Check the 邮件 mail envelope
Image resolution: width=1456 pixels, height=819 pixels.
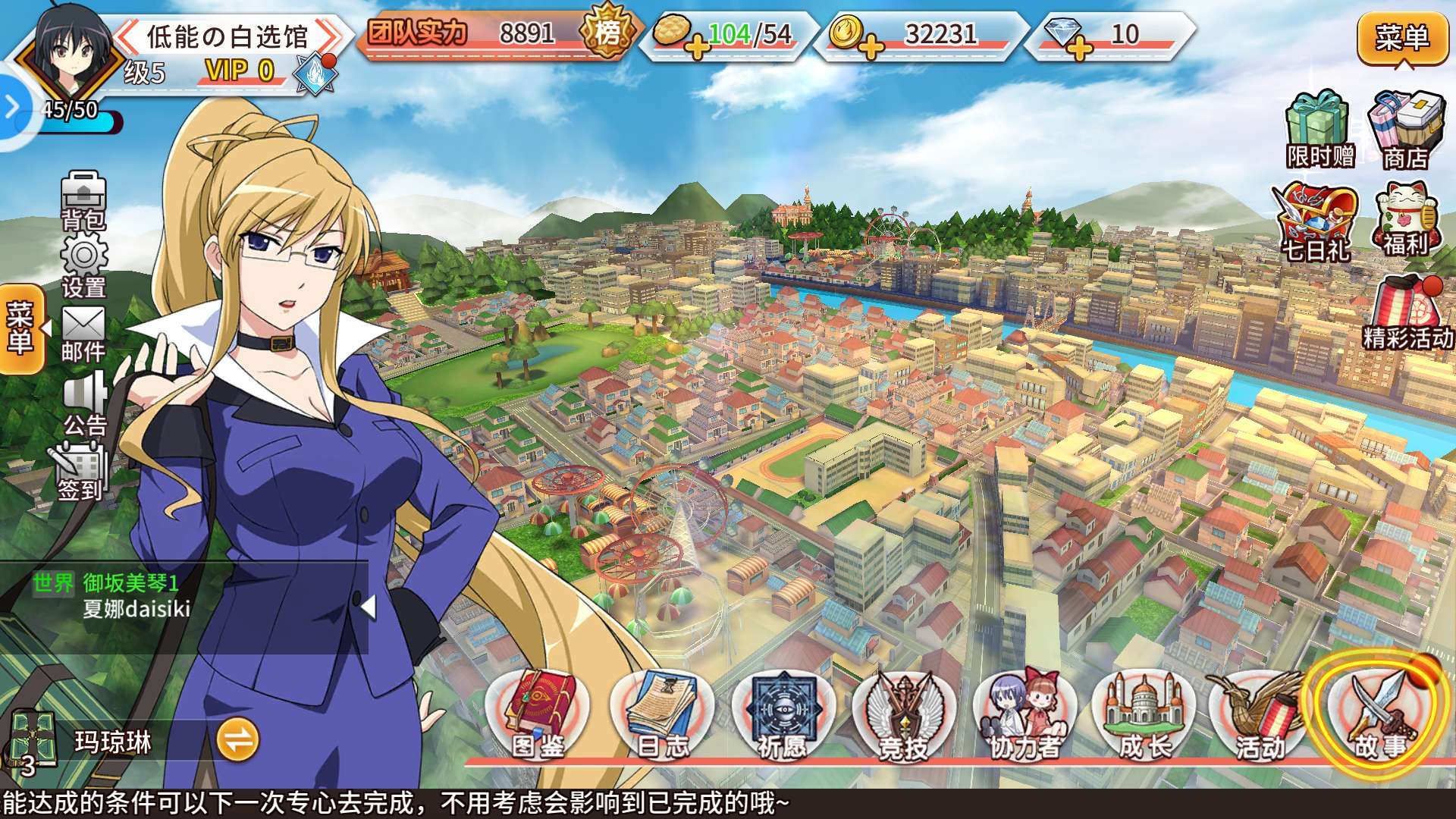pyautogui.click(x=83, y=334)
